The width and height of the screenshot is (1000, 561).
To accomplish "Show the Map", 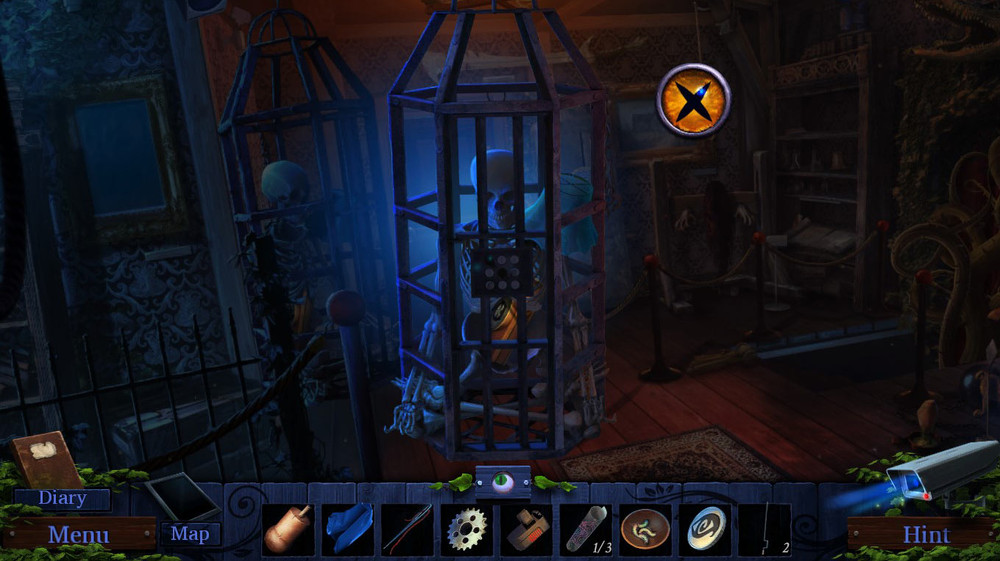I will click(190, 534).
